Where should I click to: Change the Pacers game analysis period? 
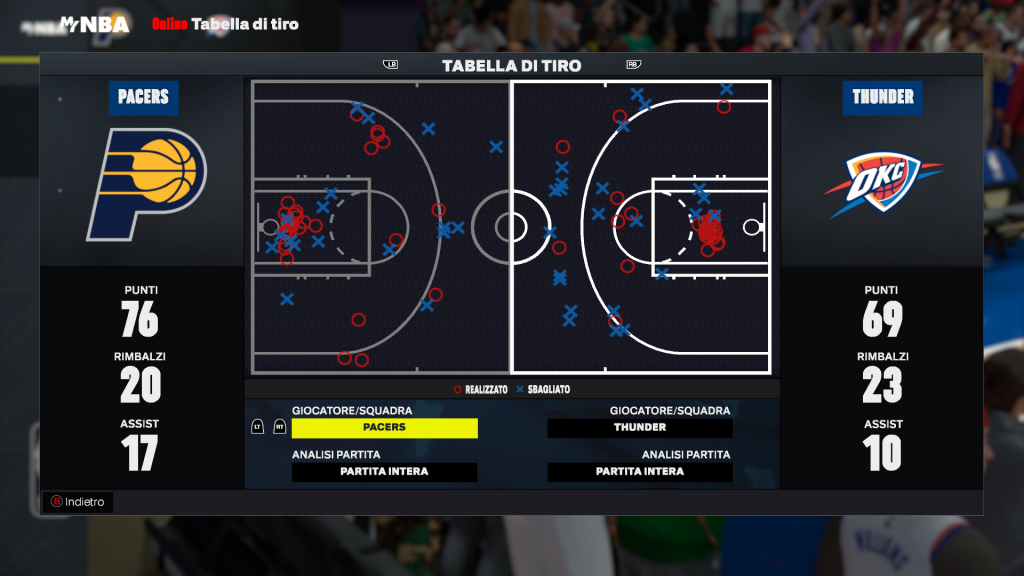384,472
